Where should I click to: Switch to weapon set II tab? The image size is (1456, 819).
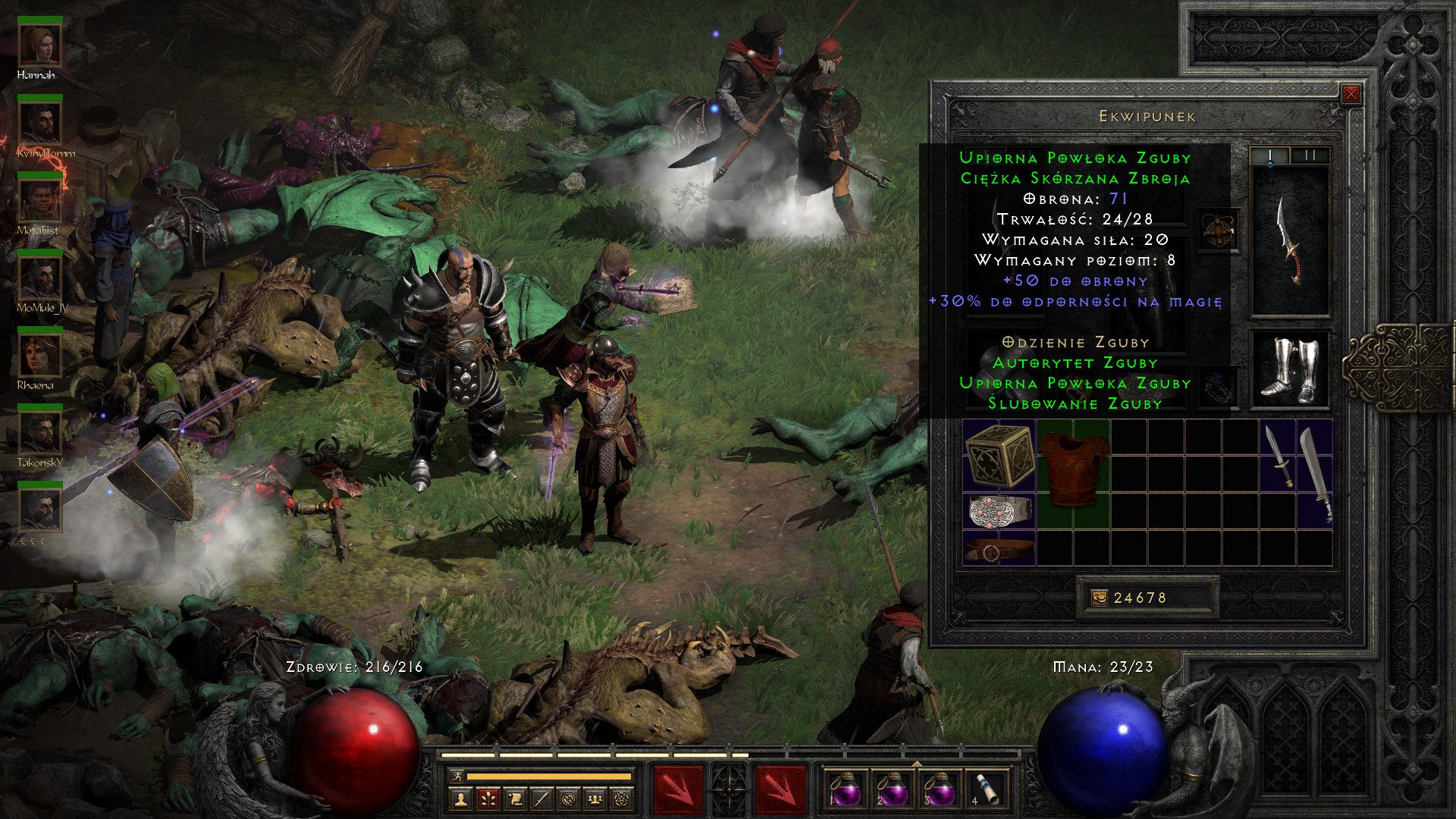point(1310,155)
